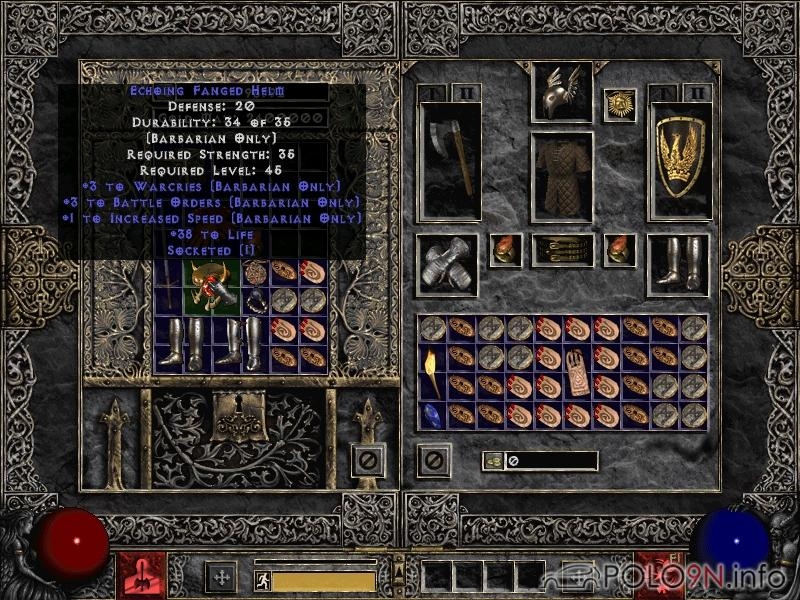The image size is (800, 600).
Task: Pick the blue gem in inventory
Action: [432, 414]
